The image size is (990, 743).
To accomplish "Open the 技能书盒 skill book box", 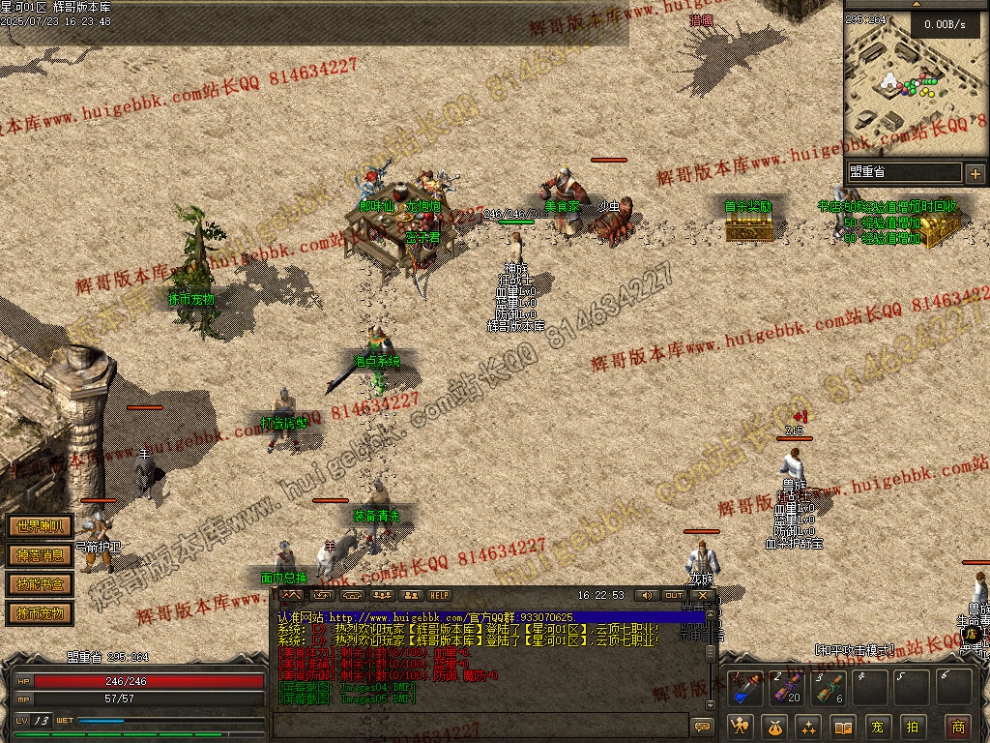I will click(x=41, y=584).
